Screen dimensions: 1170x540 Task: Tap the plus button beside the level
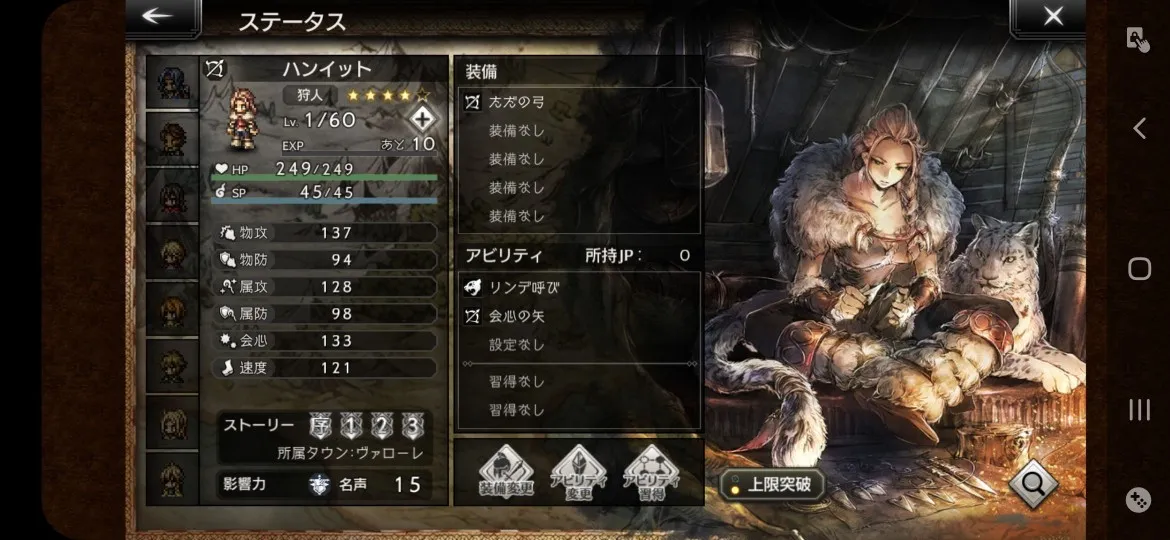[423, 118]
